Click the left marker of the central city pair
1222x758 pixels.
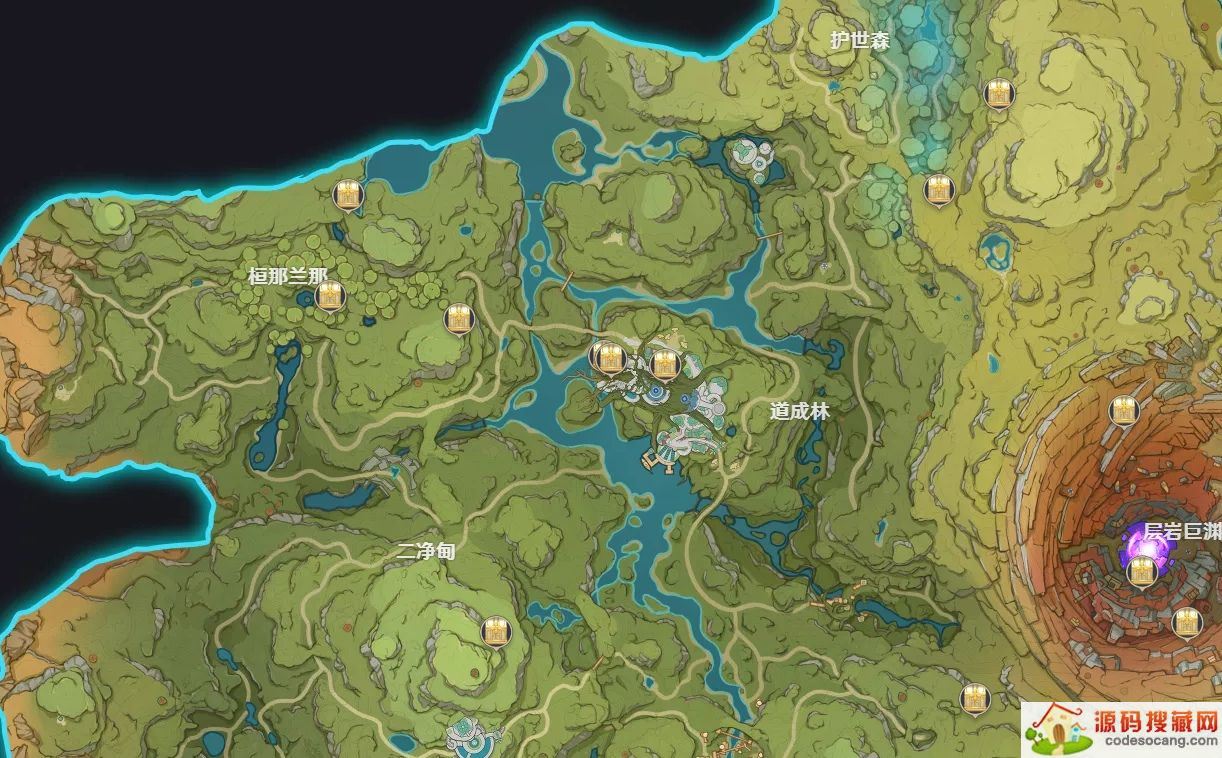(605, 356)
